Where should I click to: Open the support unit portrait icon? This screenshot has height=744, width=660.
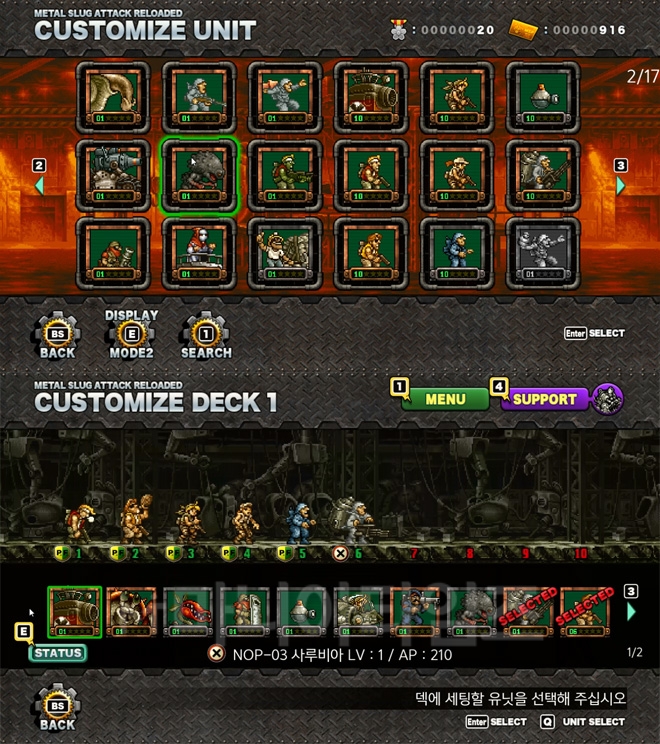pyautogui.click(x=608, y=399)
